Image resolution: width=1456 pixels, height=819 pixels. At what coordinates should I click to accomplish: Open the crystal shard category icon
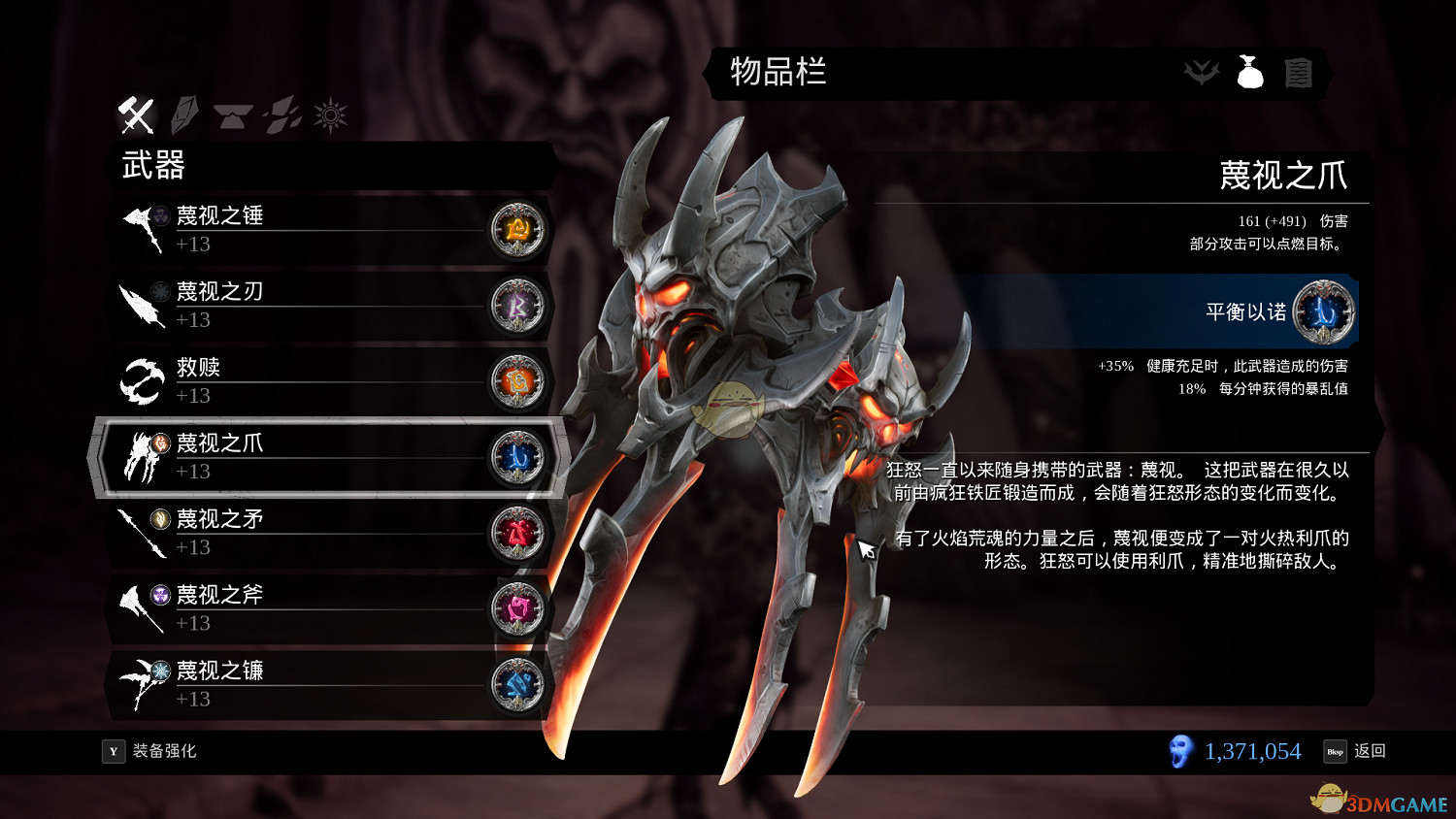(x=184, y=114)
